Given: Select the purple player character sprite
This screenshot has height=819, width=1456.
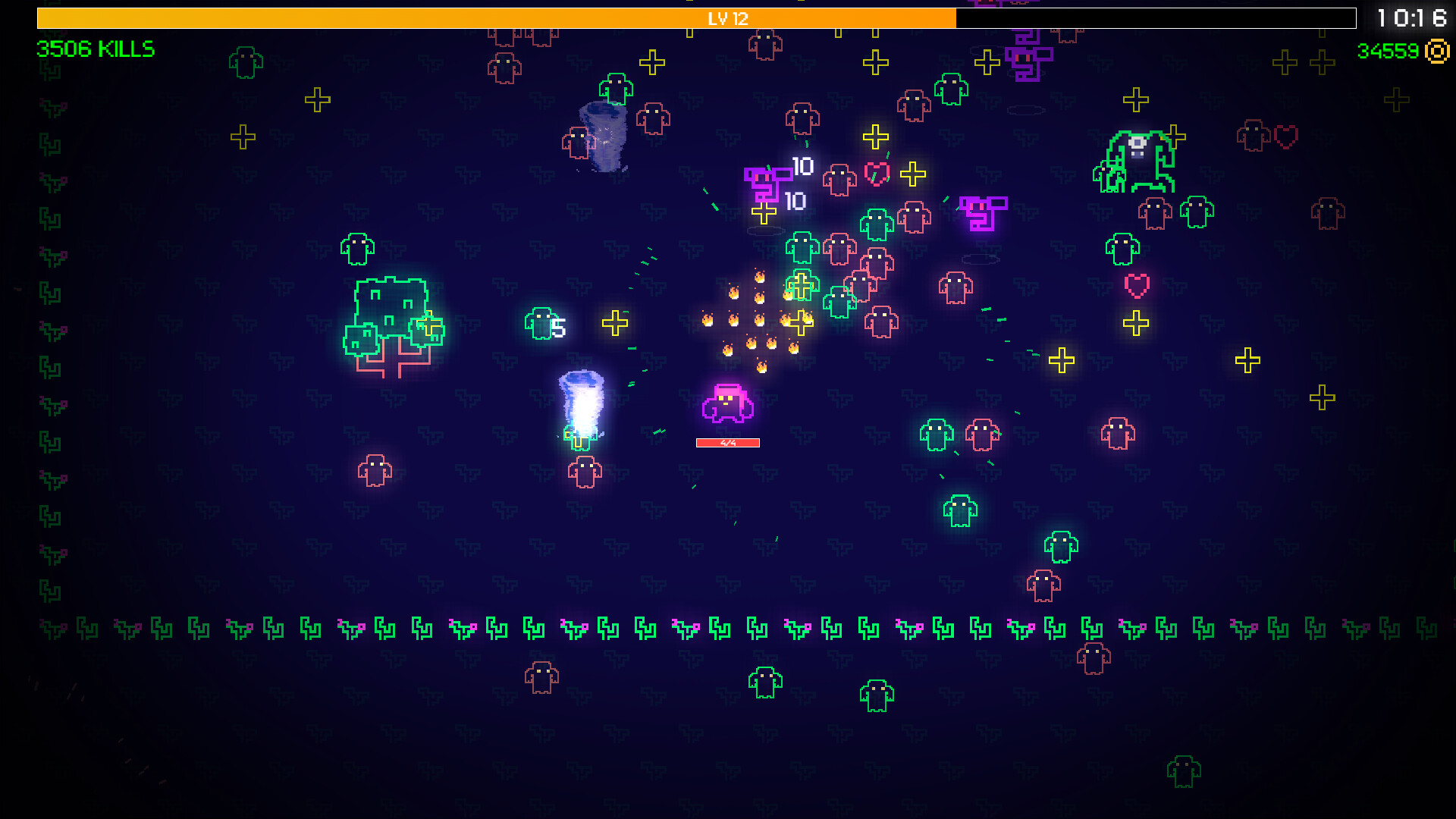Looking at the screenshot, I should tap(726, 404).
